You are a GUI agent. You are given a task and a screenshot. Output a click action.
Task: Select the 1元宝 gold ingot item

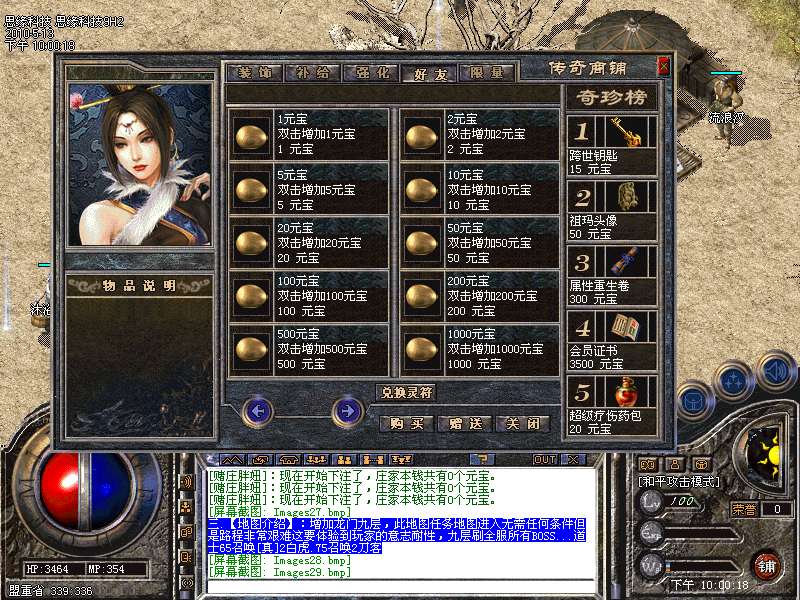pos(251,134)
